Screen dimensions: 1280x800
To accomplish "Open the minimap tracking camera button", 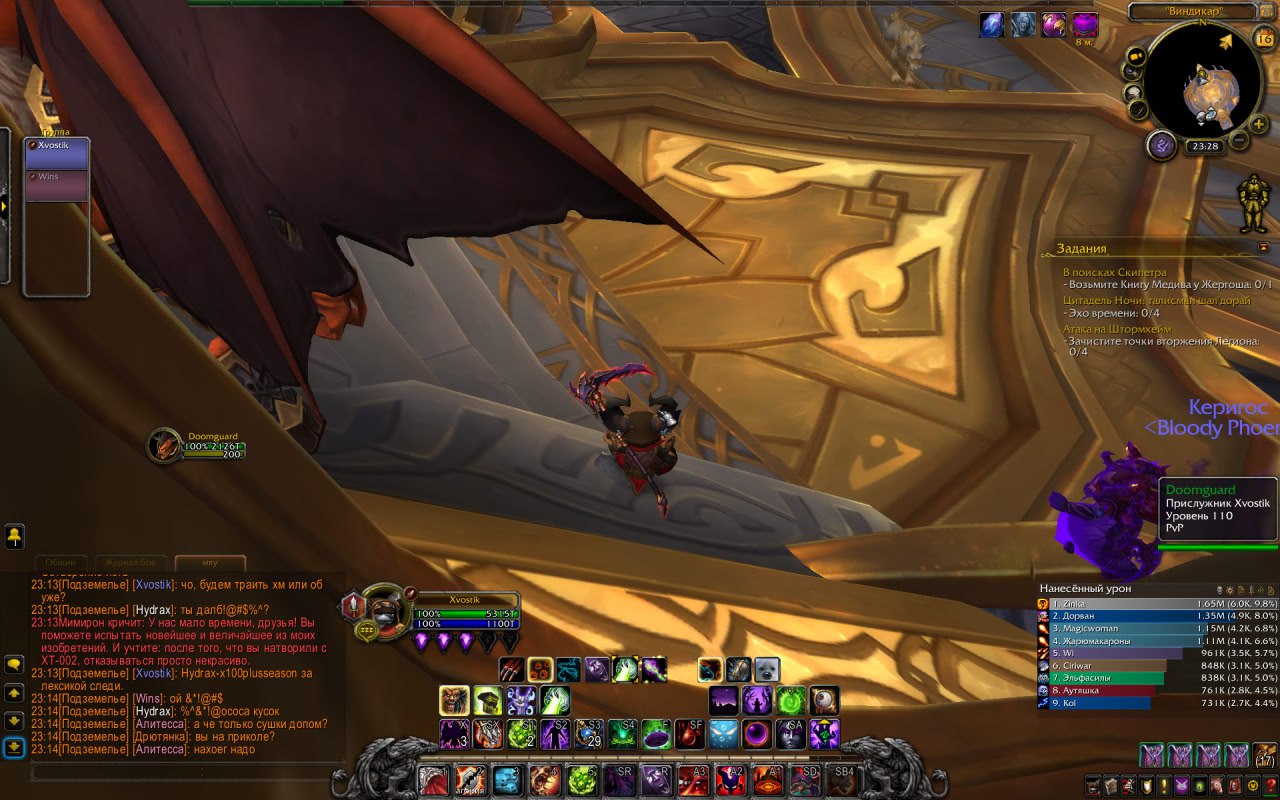I will click(x=1136, y=56).
